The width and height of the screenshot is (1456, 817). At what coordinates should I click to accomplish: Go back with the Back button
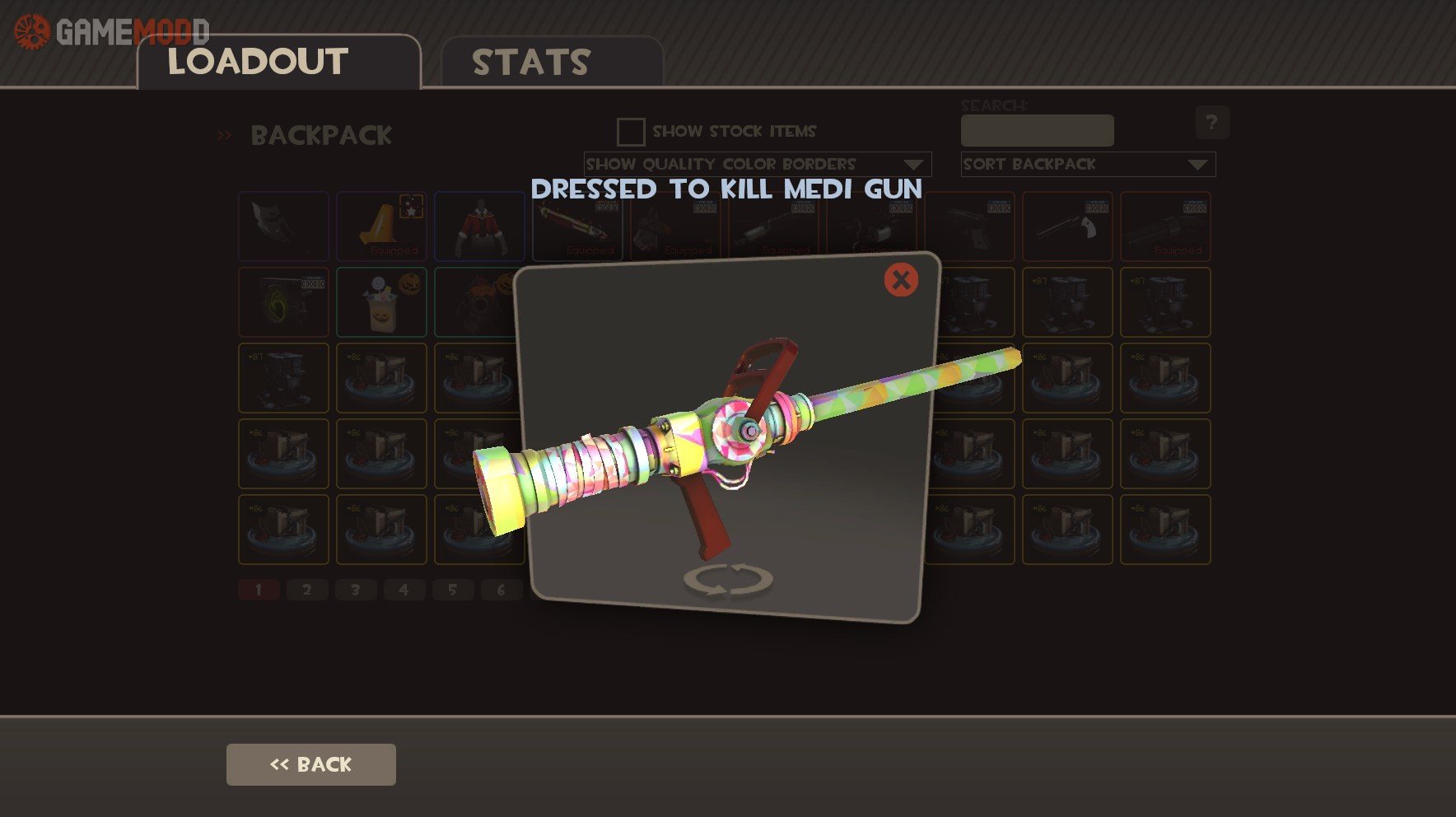[x=310, y=764]
